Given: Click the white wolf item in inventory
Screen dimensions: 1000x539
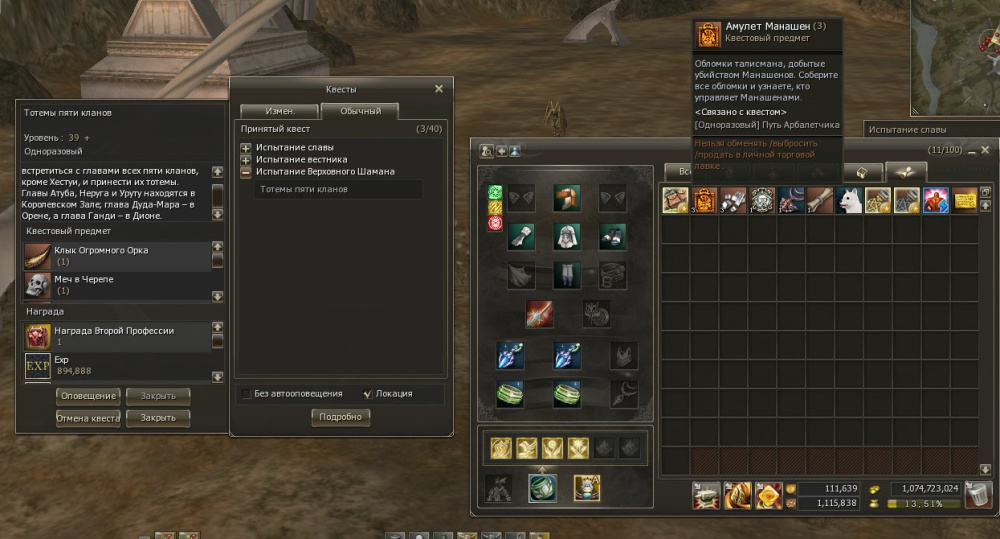Looking at the screenshot, I should pyautogui.click(x=850, y=200).
